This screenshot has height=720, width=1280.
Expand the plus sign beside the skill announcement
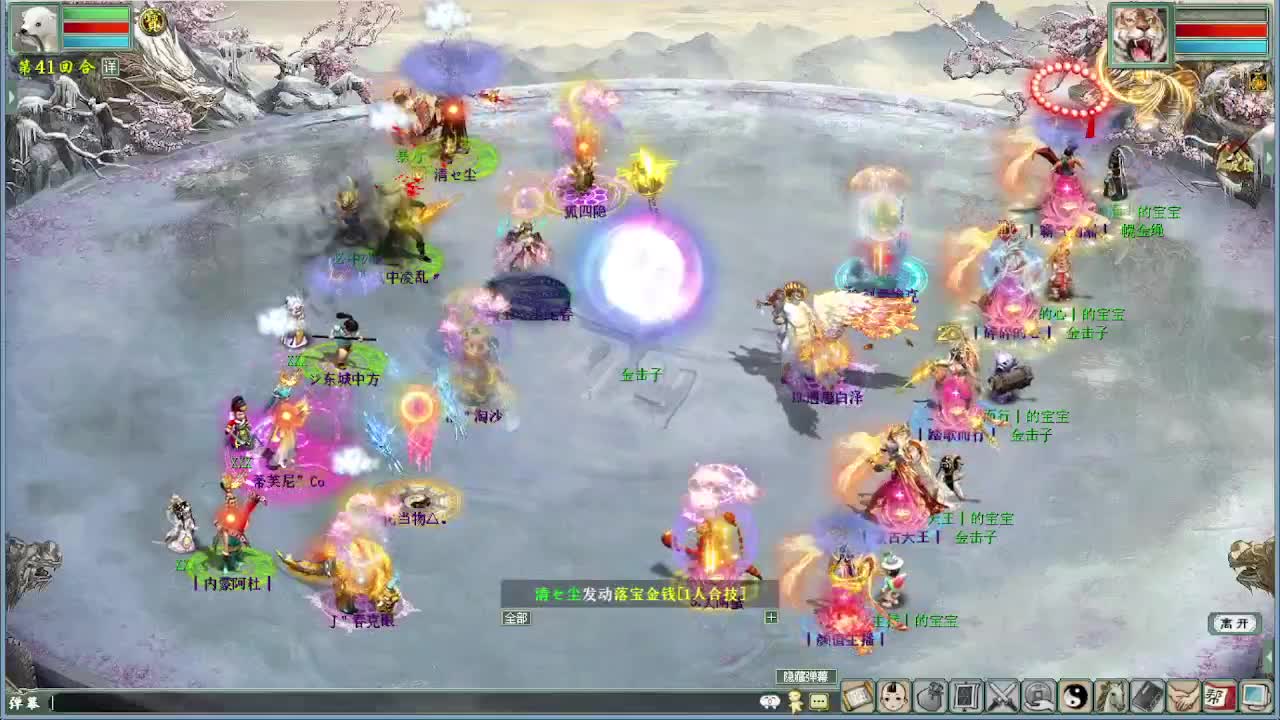pos(773,617)
